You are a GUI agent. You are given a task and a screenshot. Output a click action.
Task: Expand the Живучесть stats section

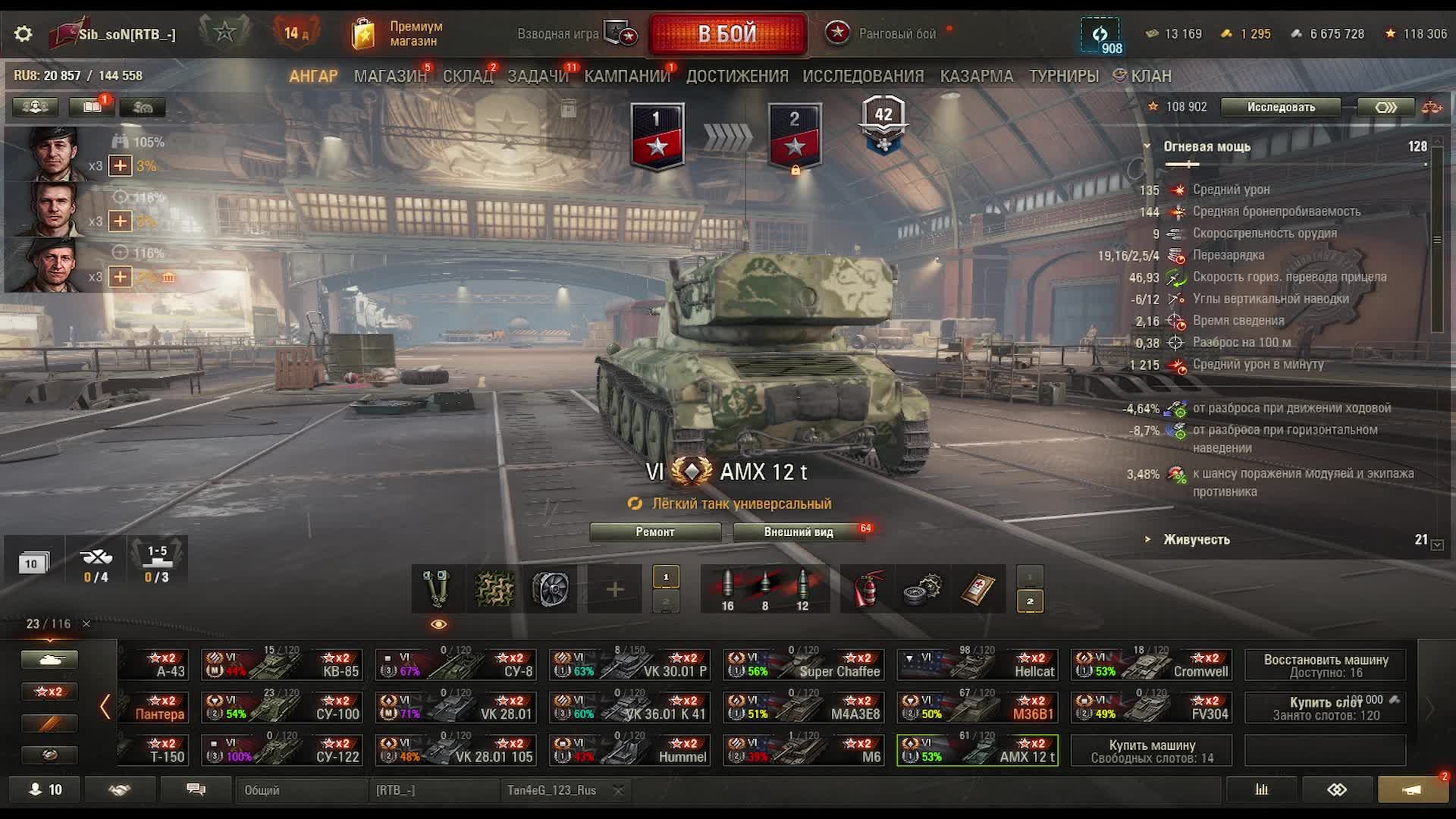point(1196,539)
